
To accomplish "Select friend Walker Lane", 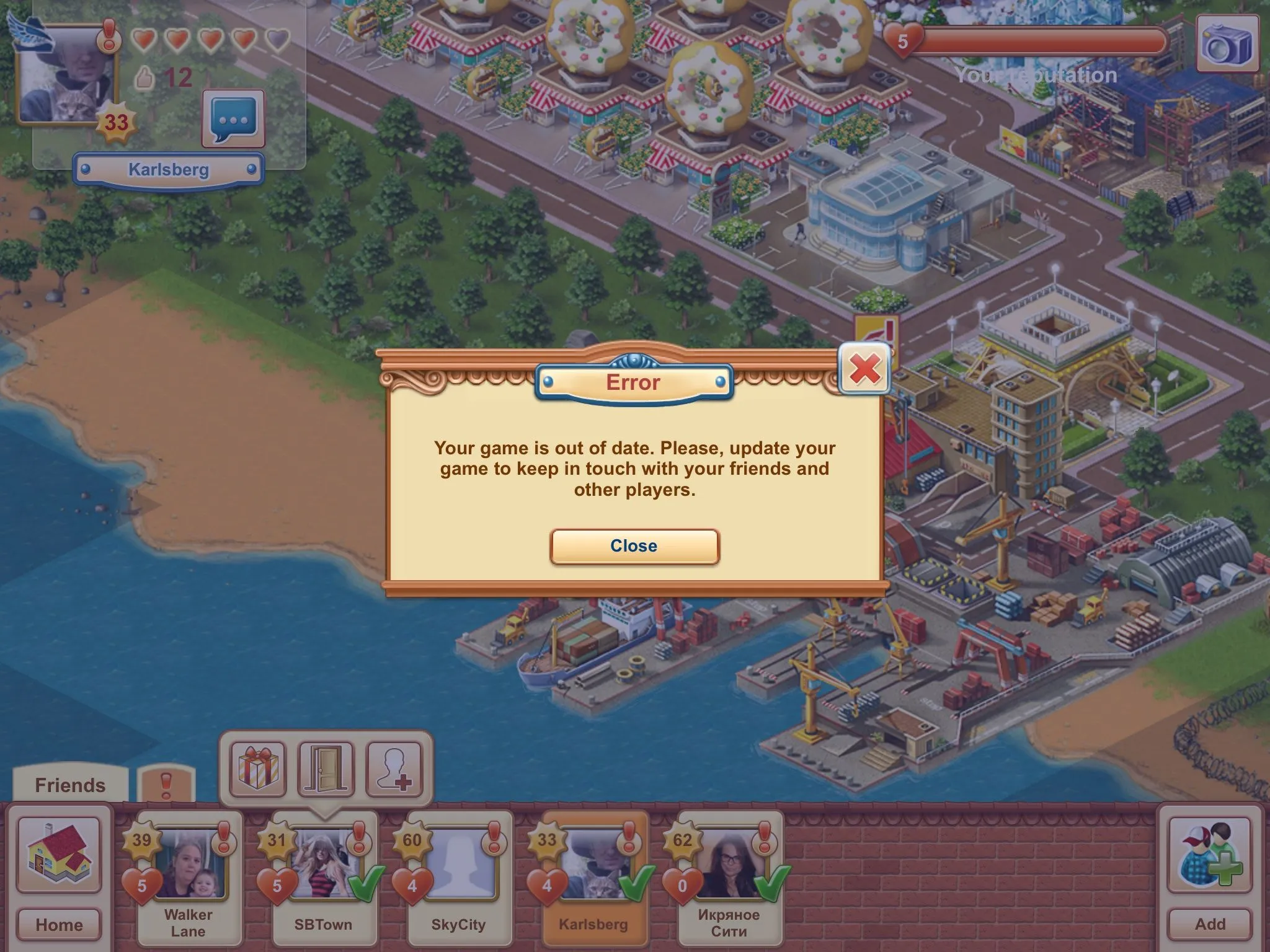I will [189, 878].
